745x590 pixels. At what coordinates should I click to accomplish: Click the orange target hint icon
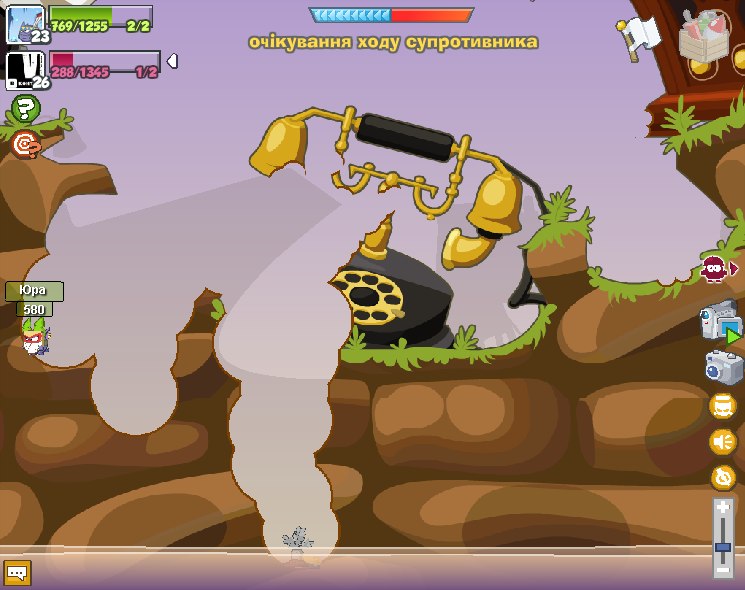pos(26,146)
